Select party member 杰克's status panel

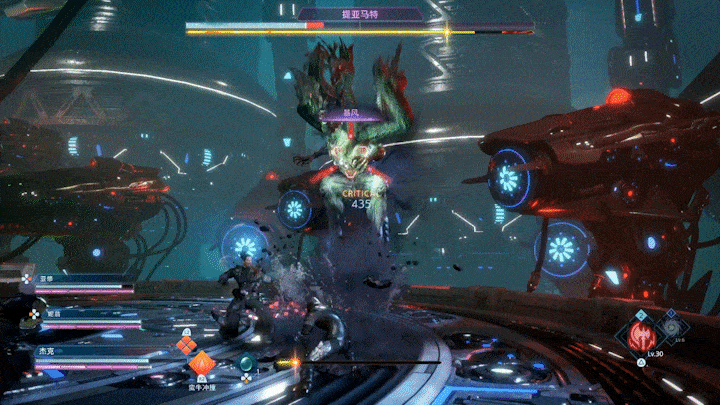[x=85, y=359]
